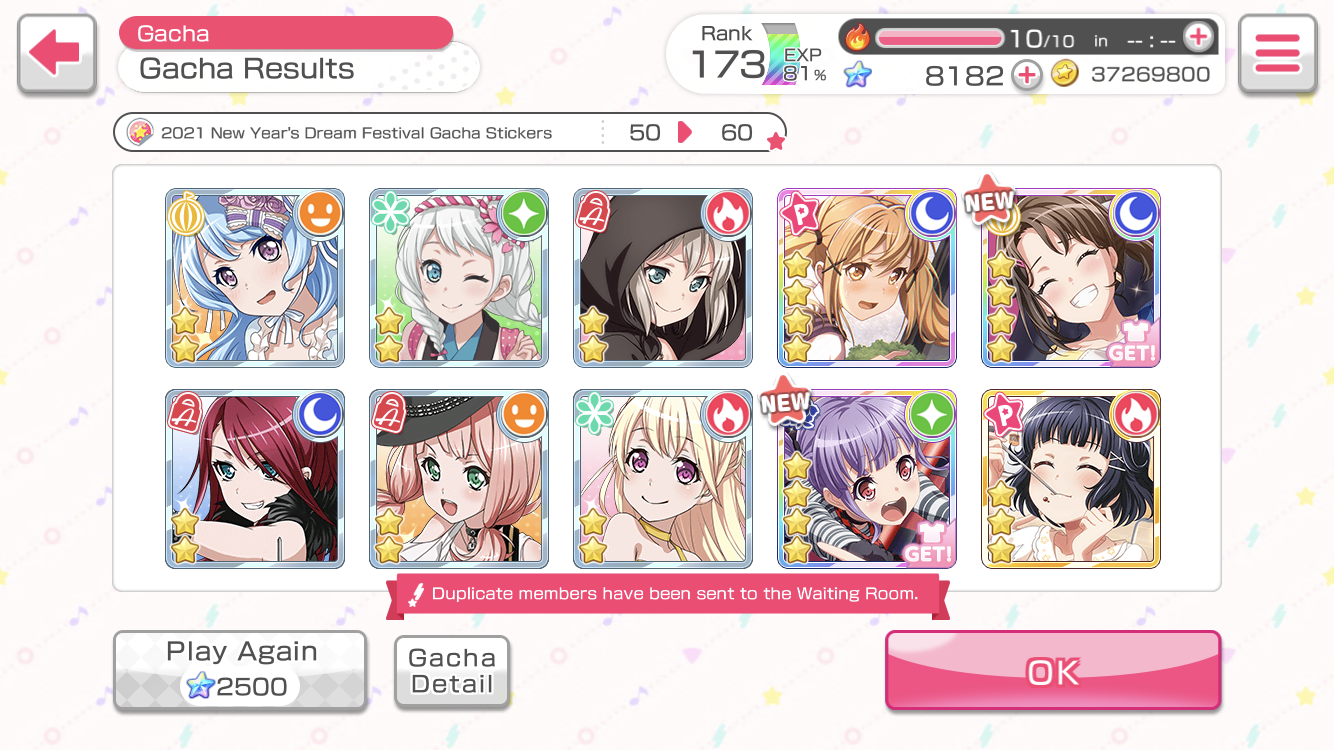Open Gacha Detail
This screenshot has height=750, width=1334.
pos(452,672)
